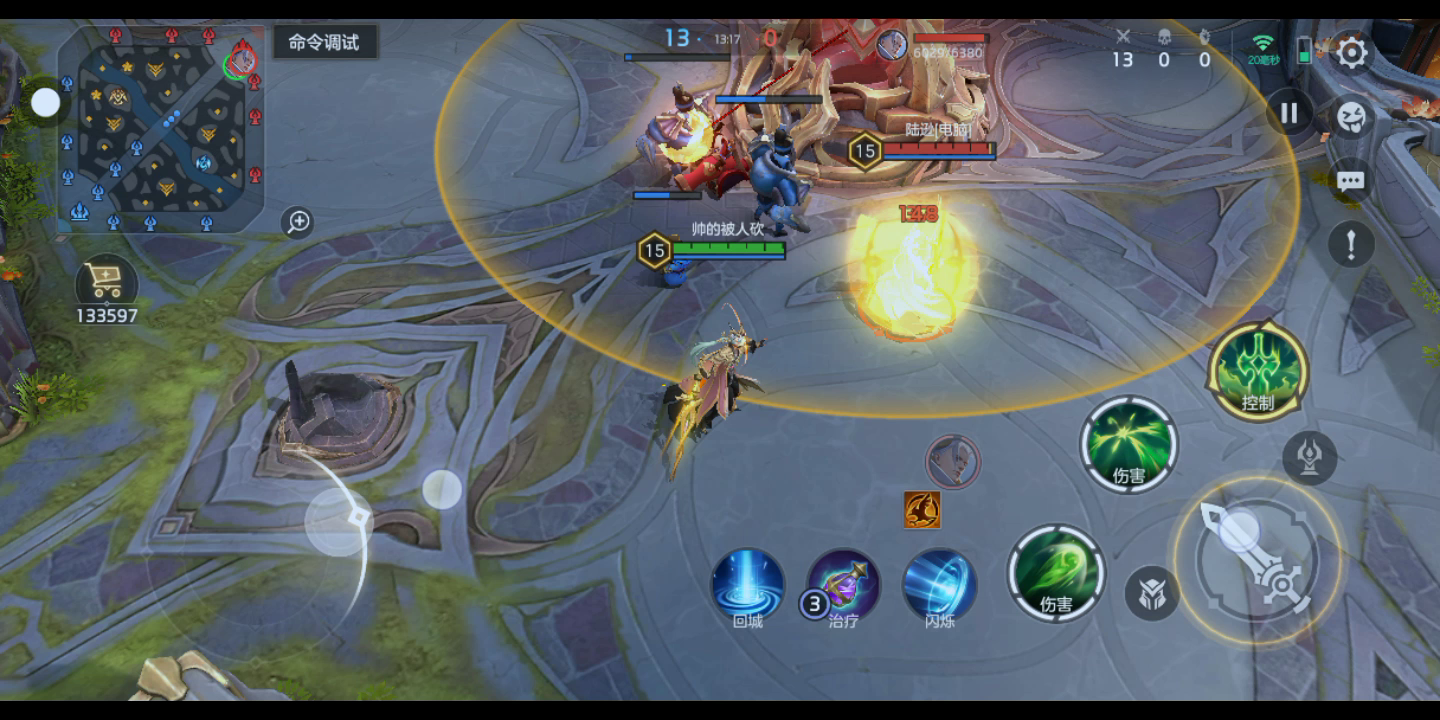The height and width of the screenshot is (720, 1440).
Task: Activate the 回城 recall ability
Action: click(x=748, y=585)
